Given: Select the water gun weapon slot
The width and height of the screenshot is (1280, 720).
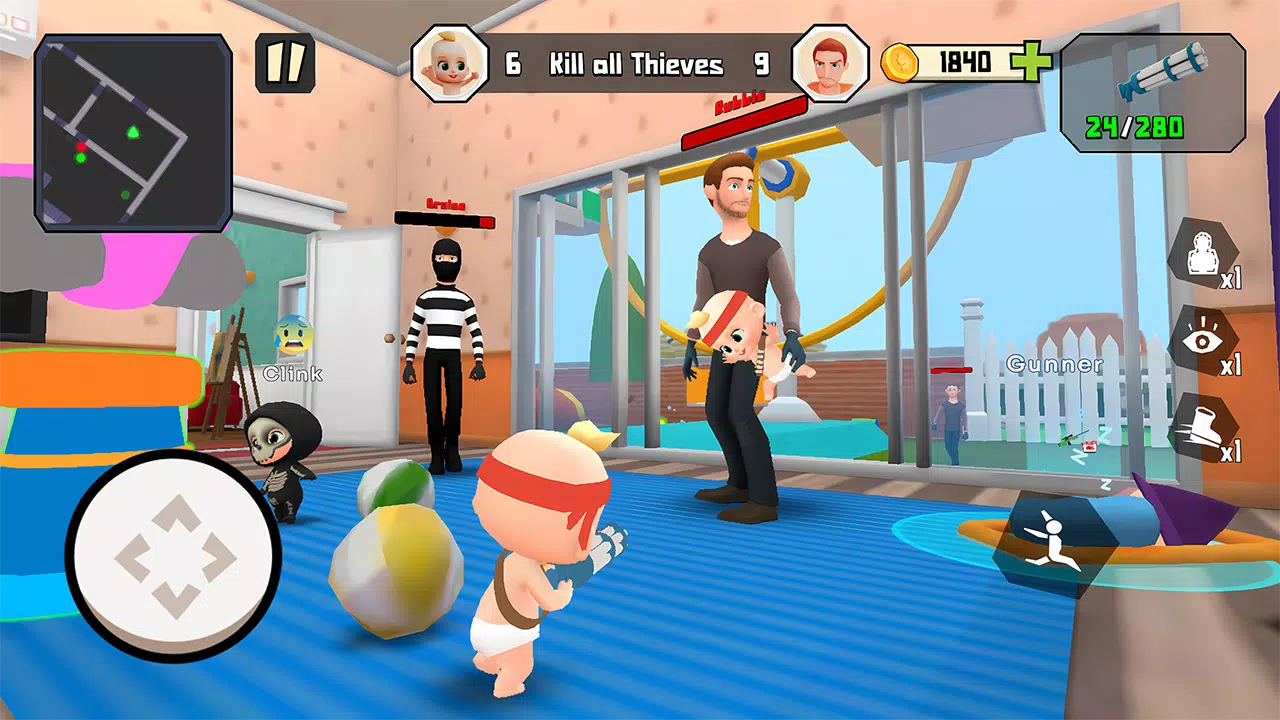Looking at the screenshot, I should [1152, 92].
